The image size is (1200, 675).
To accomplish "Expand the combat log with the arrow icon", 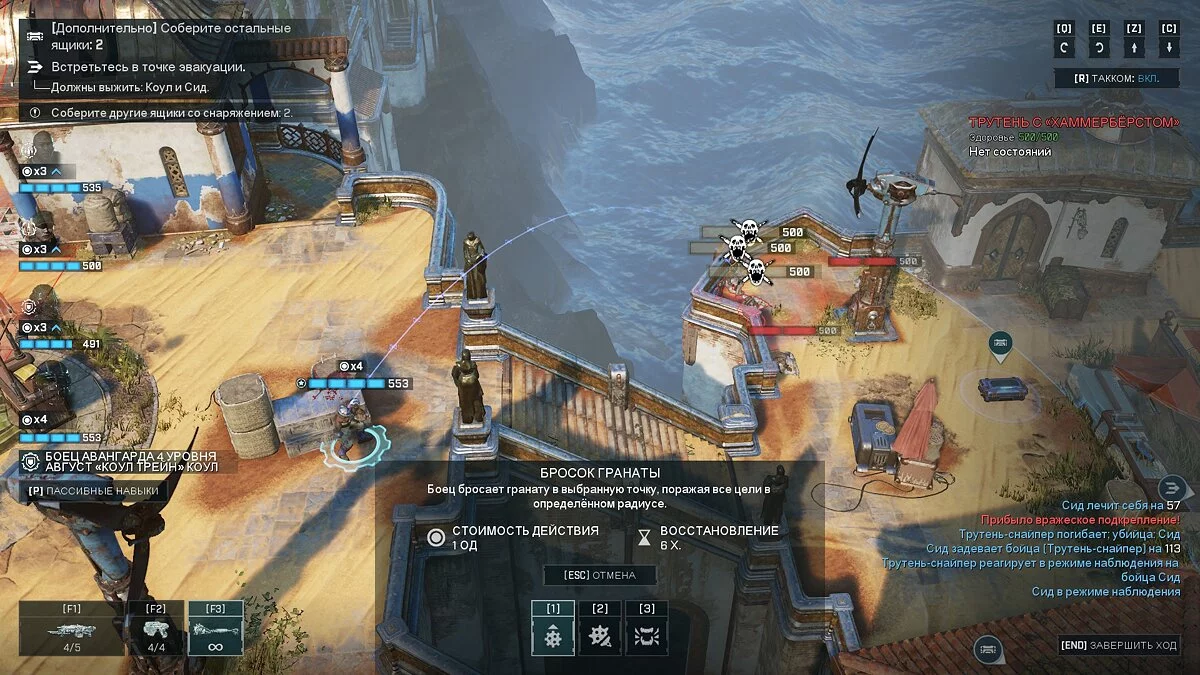I will click(x=1171, y=488).
